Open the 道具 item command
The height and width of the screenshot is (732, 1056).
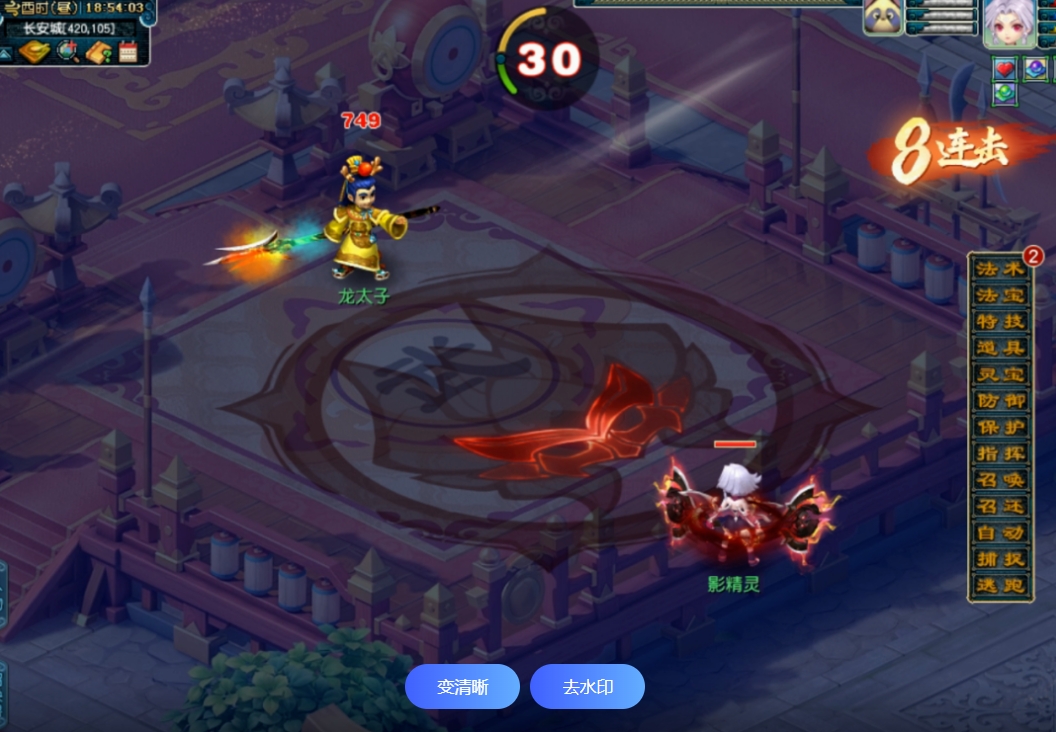tap(1000, 348)
